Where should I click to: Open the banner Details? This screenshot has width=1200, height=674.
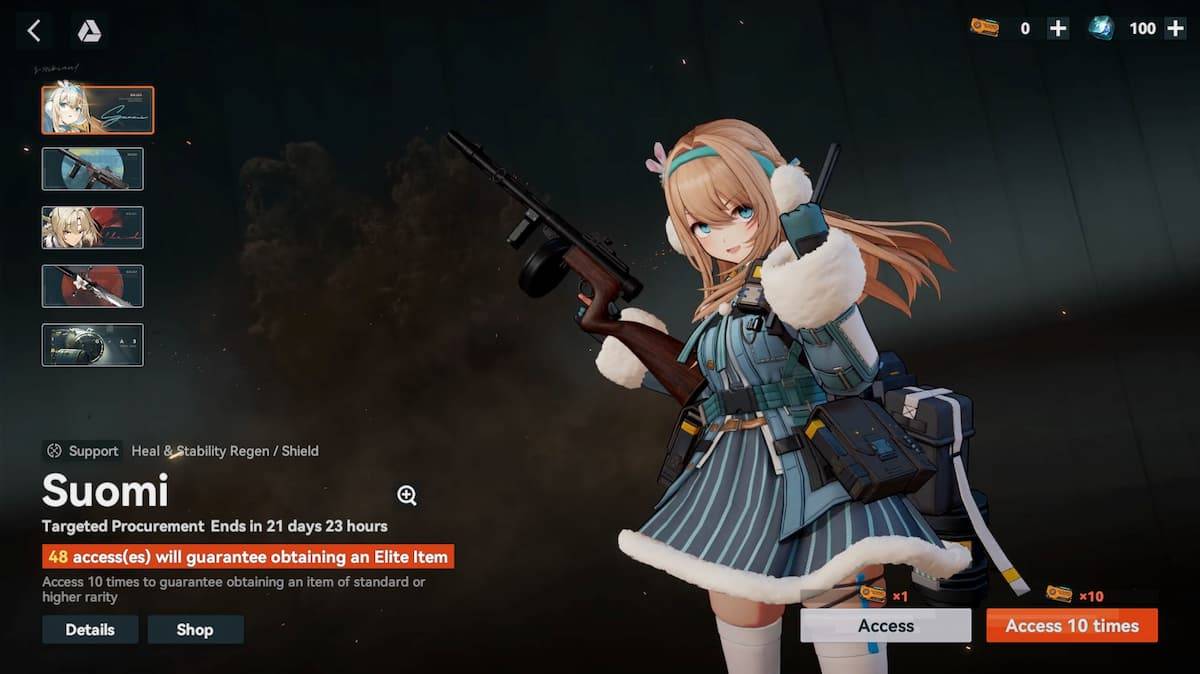(x=90, y=630)
